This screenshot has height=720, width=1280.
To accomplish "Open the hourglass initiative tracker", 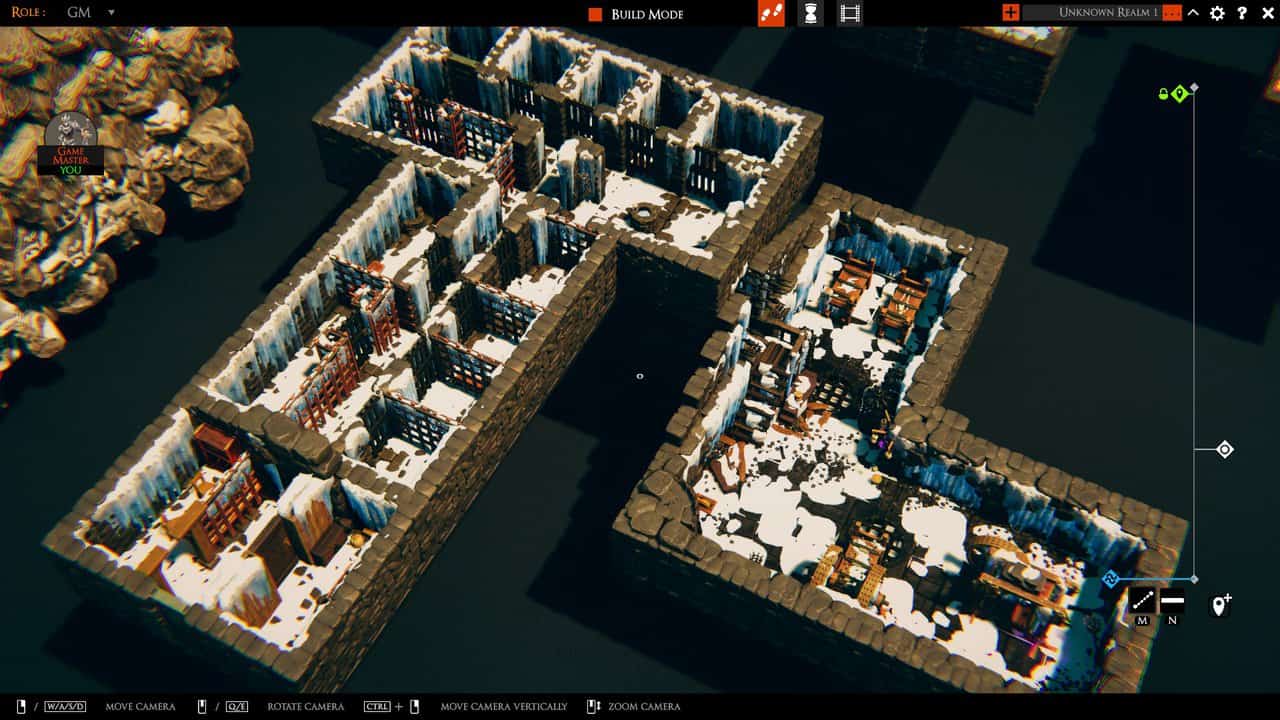I will [809, 13].
